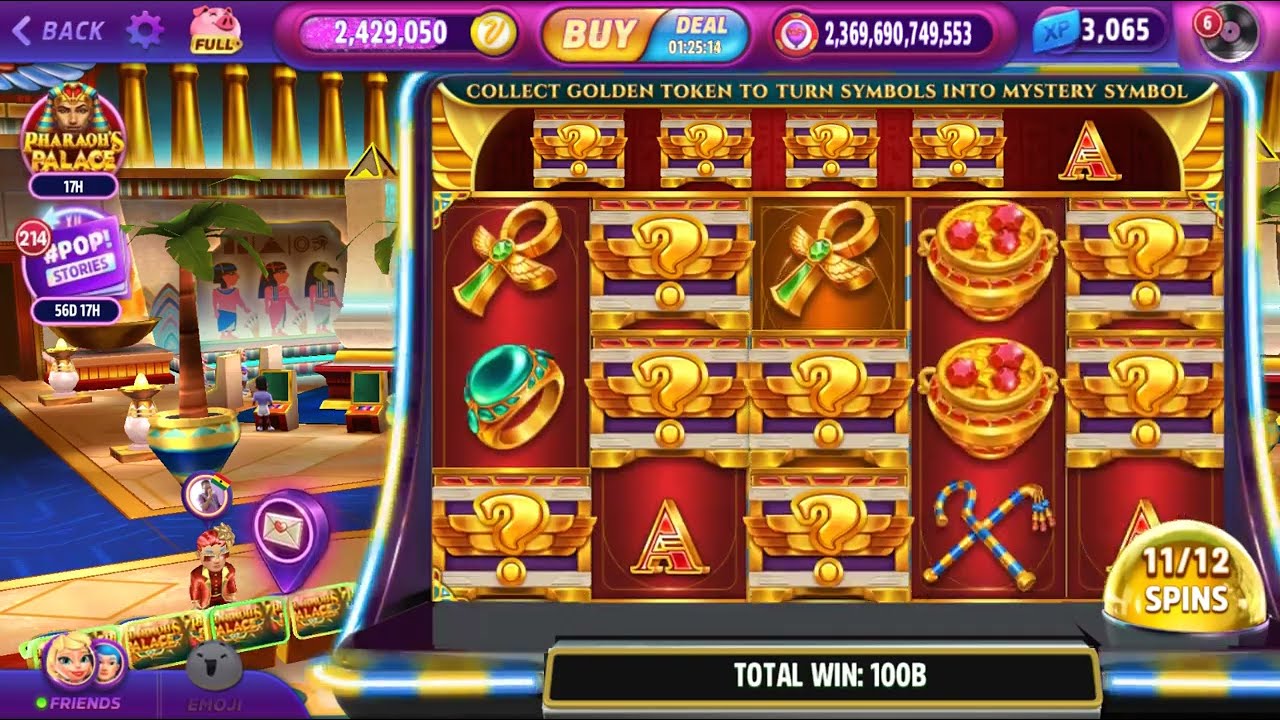The image size is (1280, 720).
Task: Tap the gem currency balance
Action: [884, 34]
